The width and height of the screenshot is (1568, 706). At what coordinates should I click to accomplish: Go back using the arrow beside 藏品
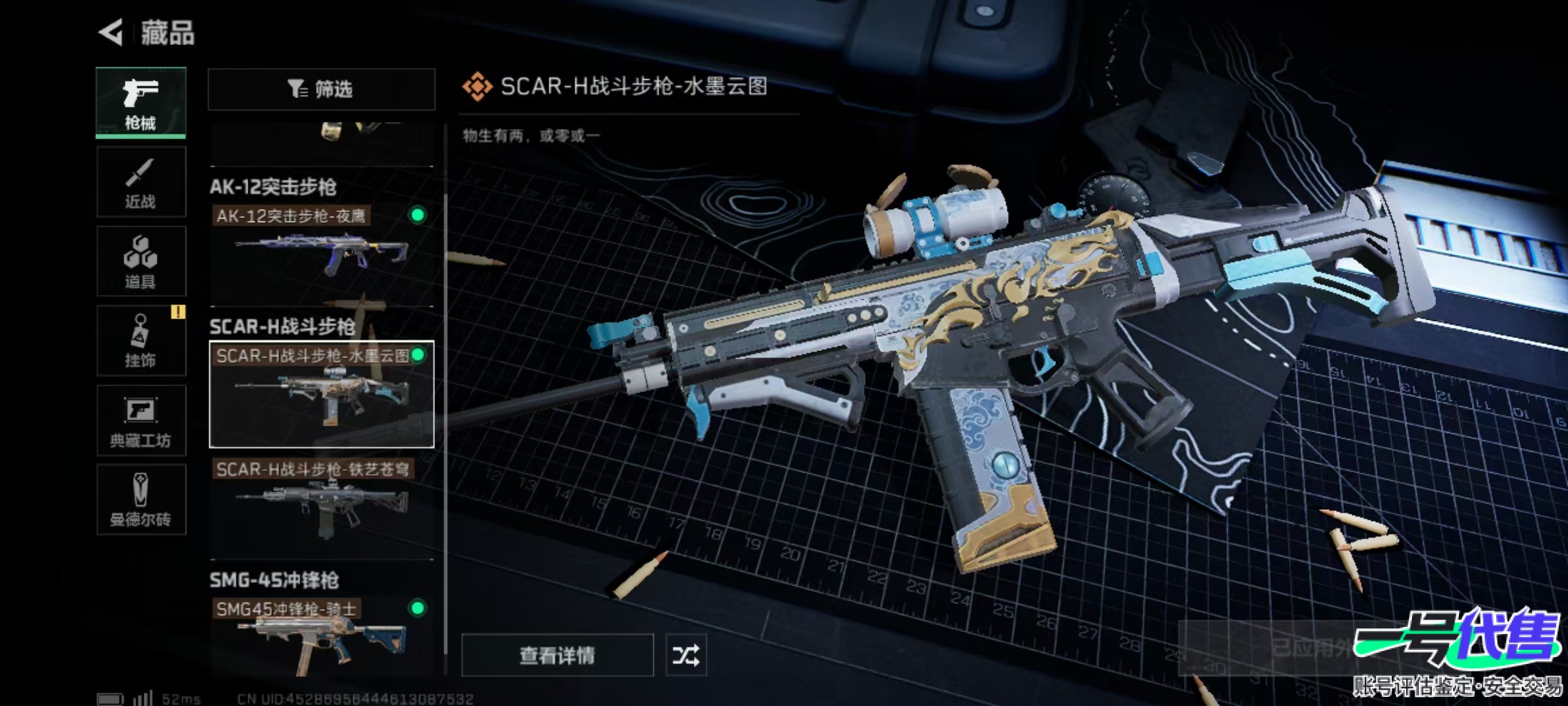tap(111, 33)
